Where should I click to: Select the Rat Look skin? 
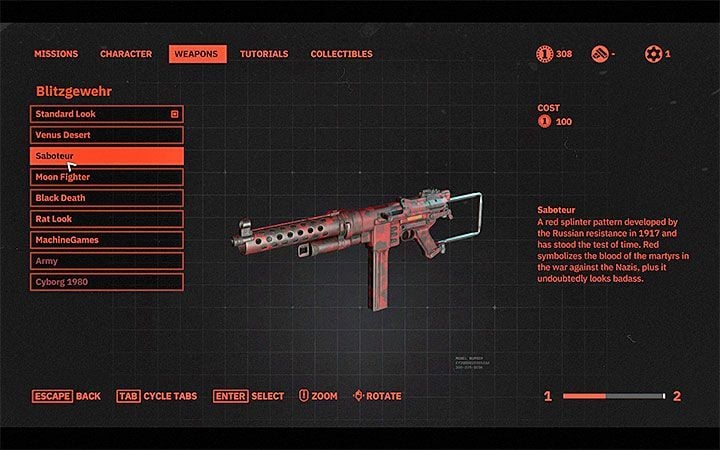point(106,219)
